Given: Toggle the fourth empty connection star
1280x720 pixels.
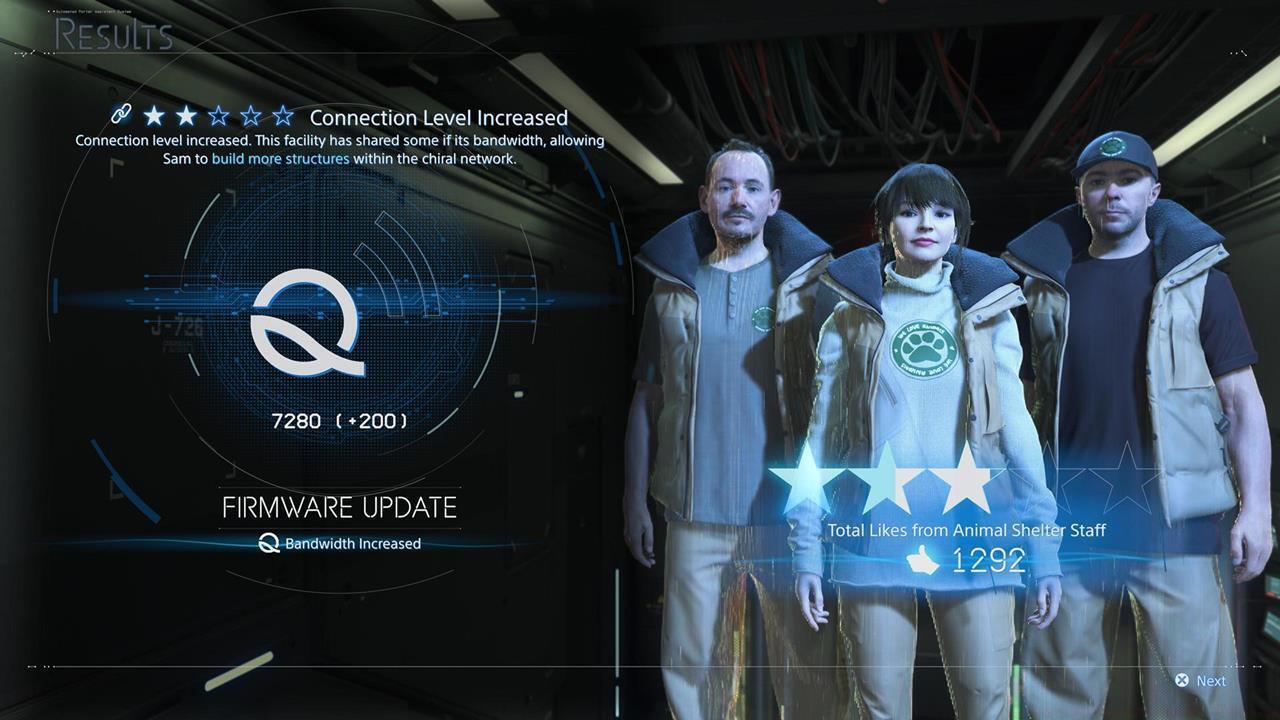Looking at the screenshot, I should 248,115.
